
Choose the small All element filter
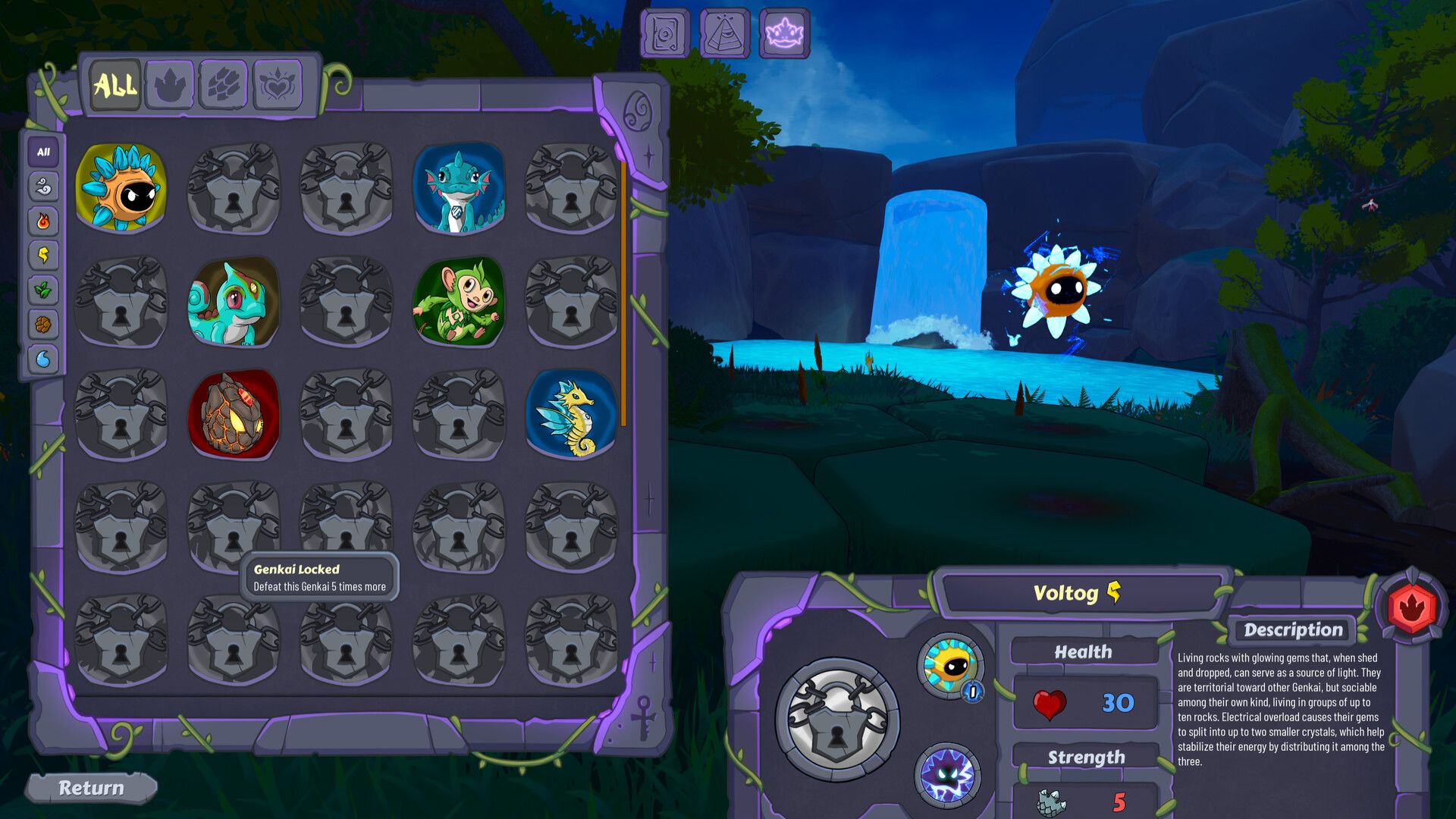coord(43,152)
